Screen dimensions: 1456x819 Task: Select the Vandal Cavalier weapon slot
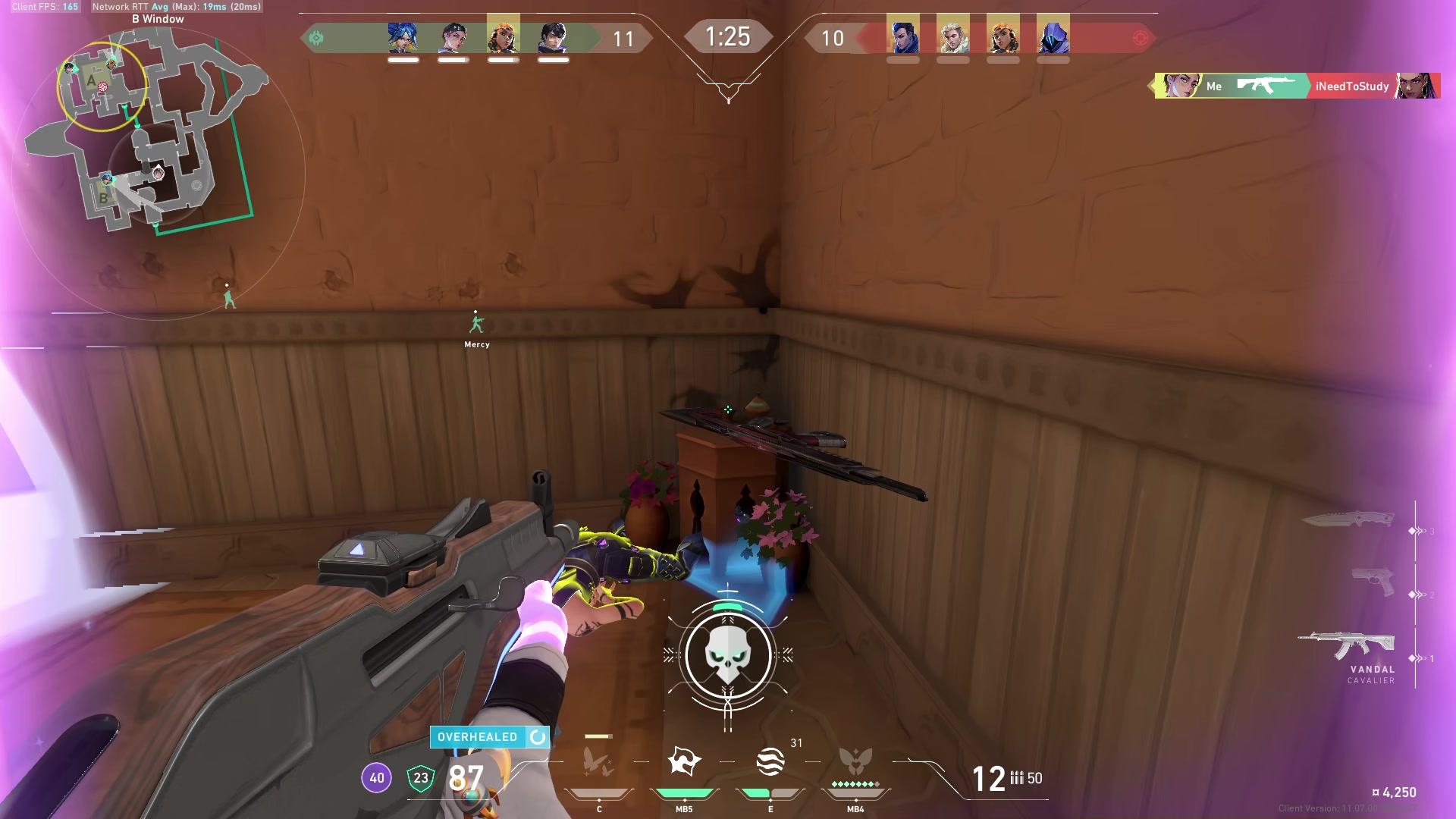(x=1348, y=646)
